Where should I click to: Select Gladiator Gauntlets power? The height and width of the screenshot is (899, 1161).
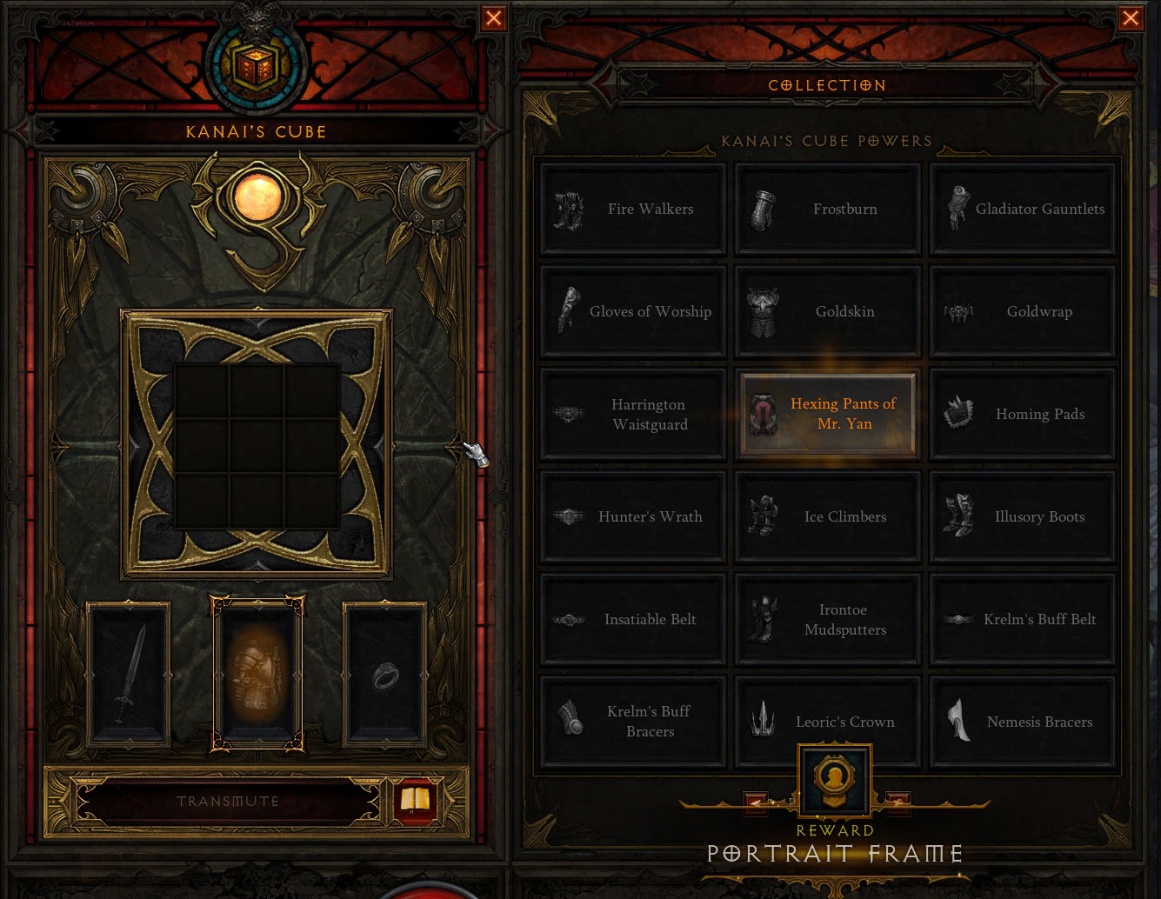1022,209
